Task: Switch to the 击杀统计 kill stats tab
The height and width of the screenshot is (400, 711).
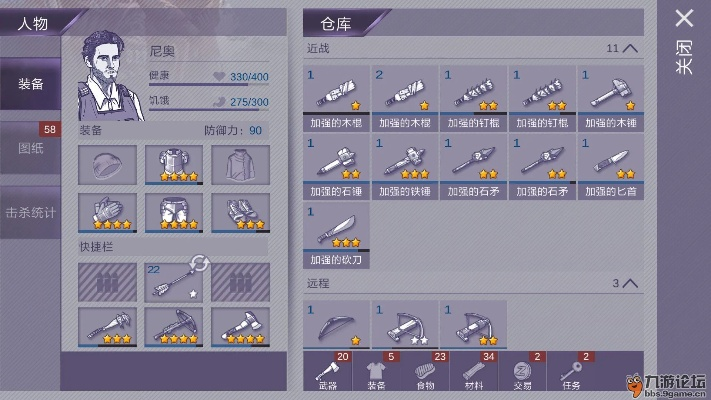Action: 30,213
